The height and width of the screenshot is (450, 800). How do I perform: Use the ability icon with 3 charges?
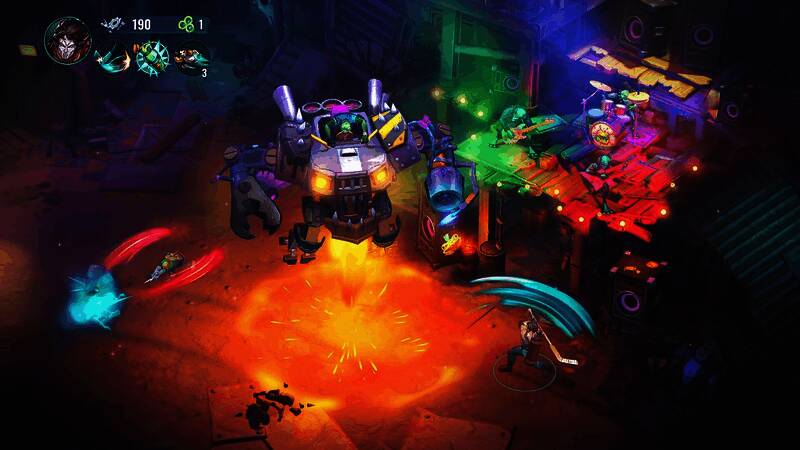190,57
